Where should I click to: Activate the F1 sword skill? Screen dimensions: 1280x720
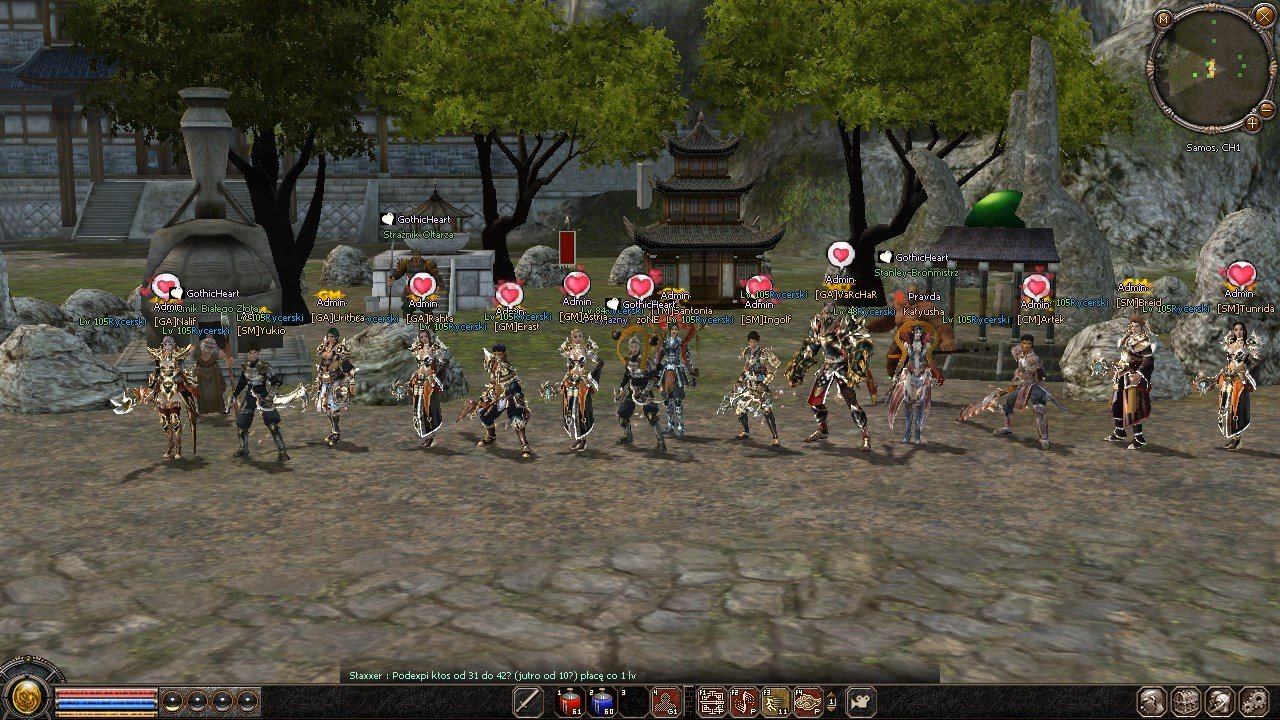pos(711,702)
